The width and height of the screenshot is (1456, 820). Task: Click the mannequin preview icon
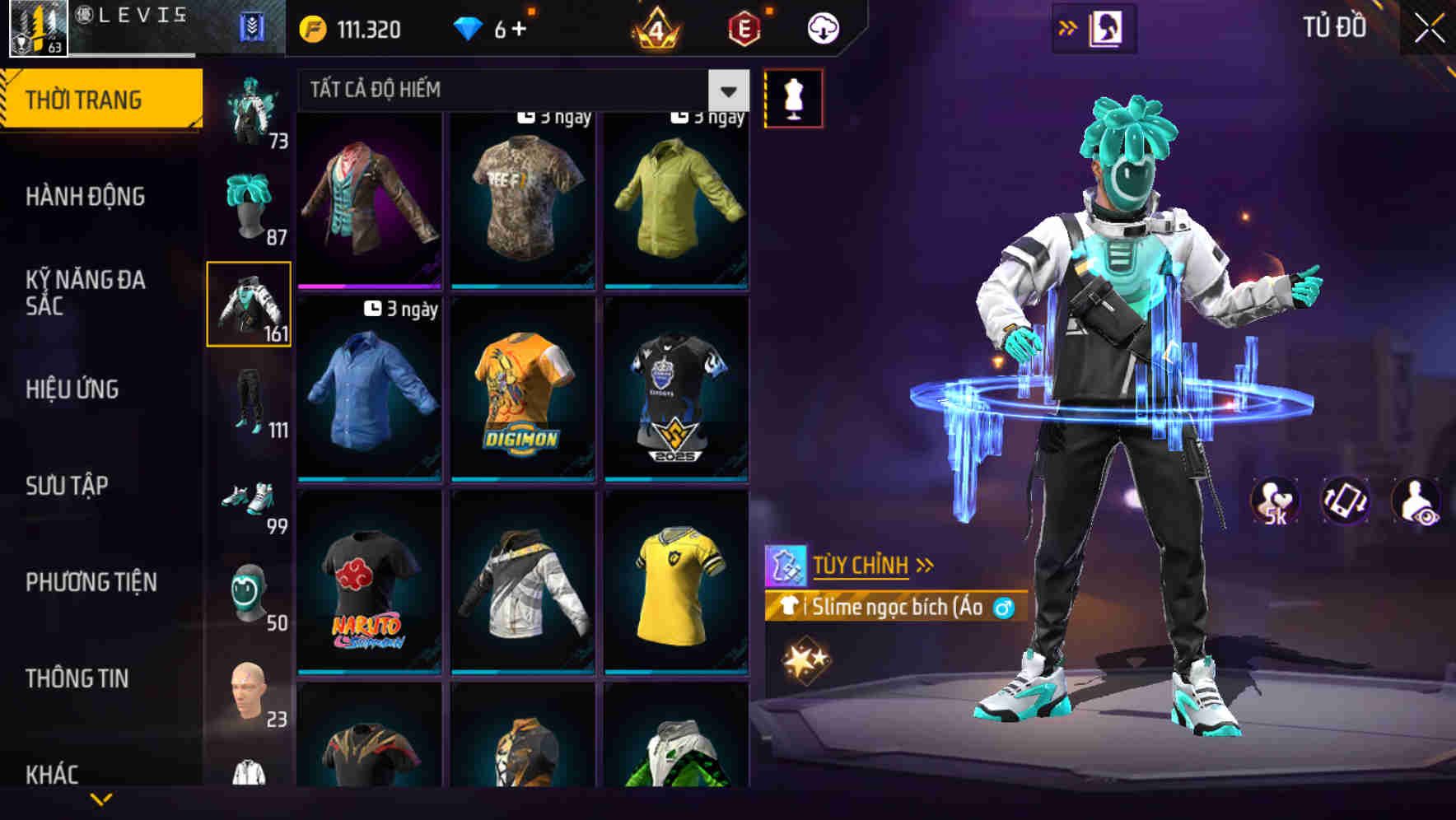coord(793,97)
